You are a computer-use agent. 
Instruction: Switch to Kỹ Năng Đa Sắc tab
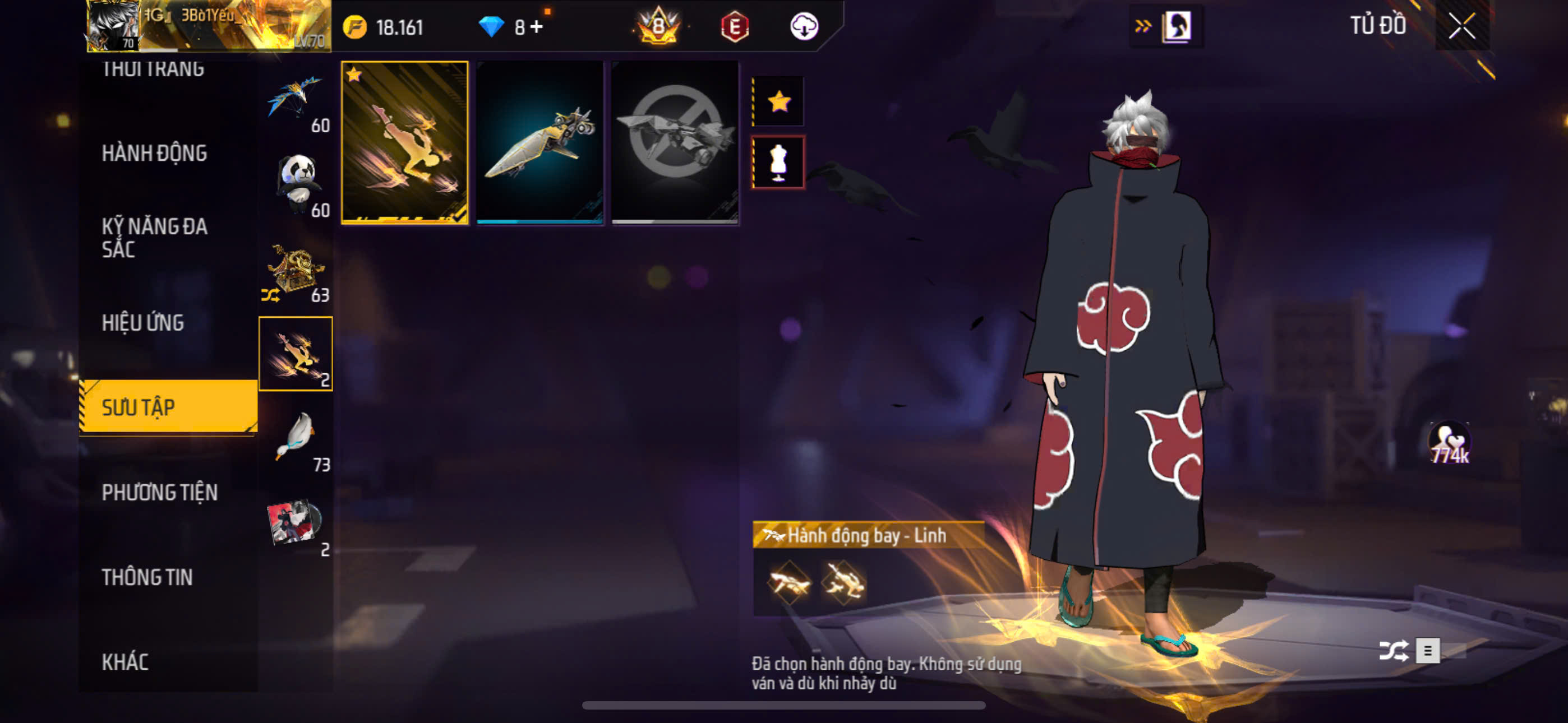click(x=154, y=237)
